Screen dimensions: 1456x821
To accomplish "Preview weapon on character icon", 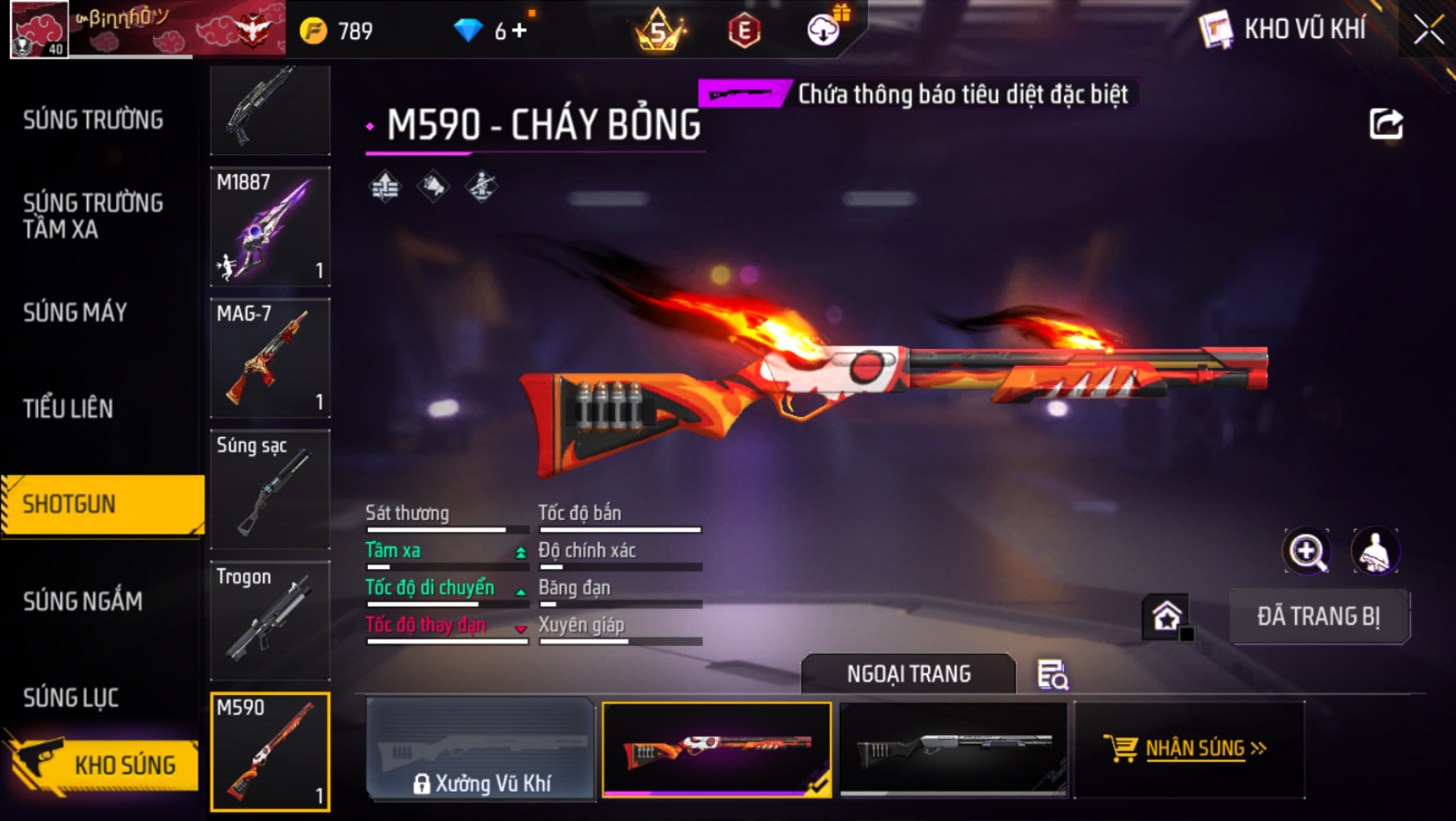I will point(1374,551).
